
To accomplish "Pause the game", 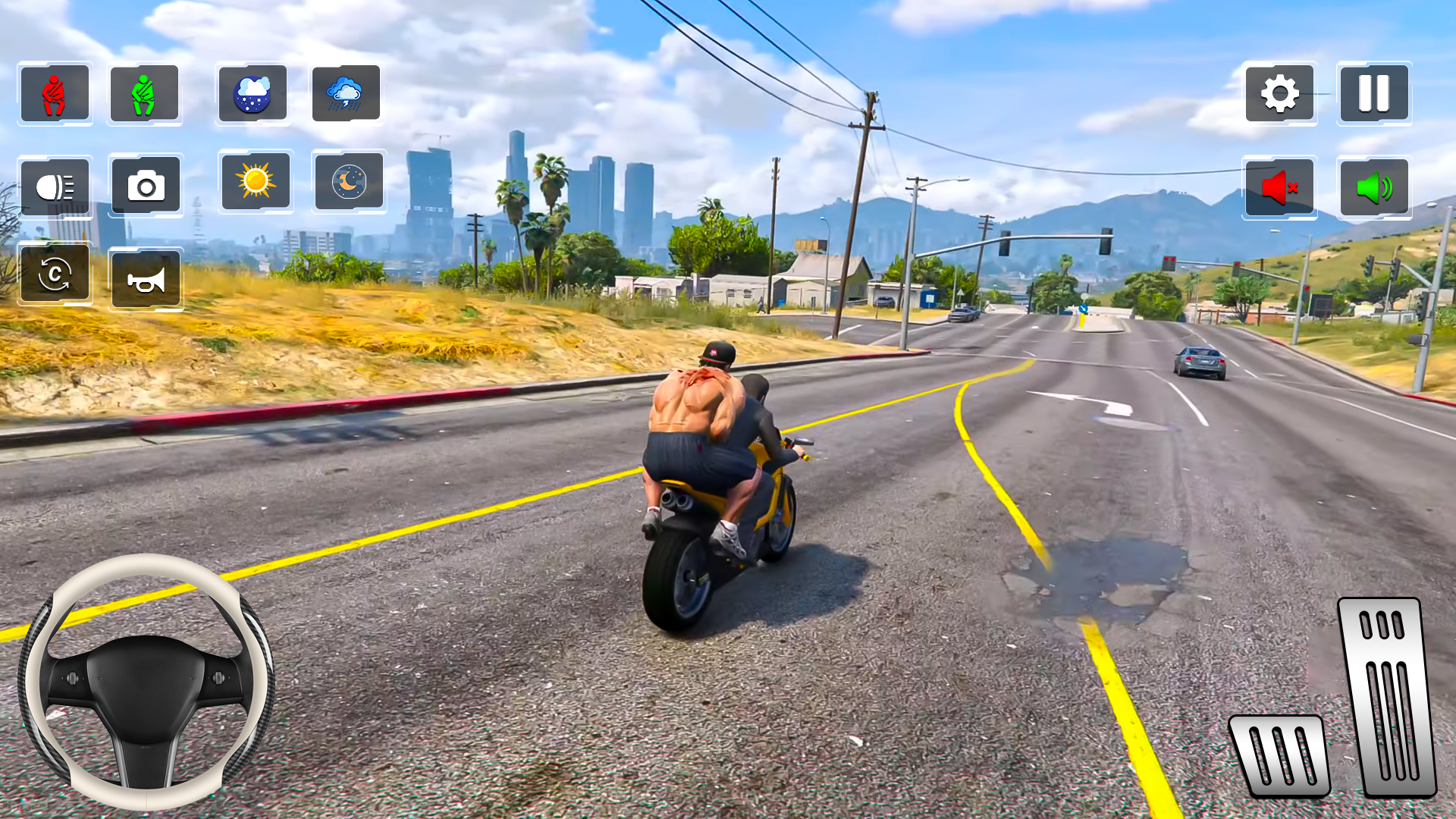I will [x=1374, y=93].
